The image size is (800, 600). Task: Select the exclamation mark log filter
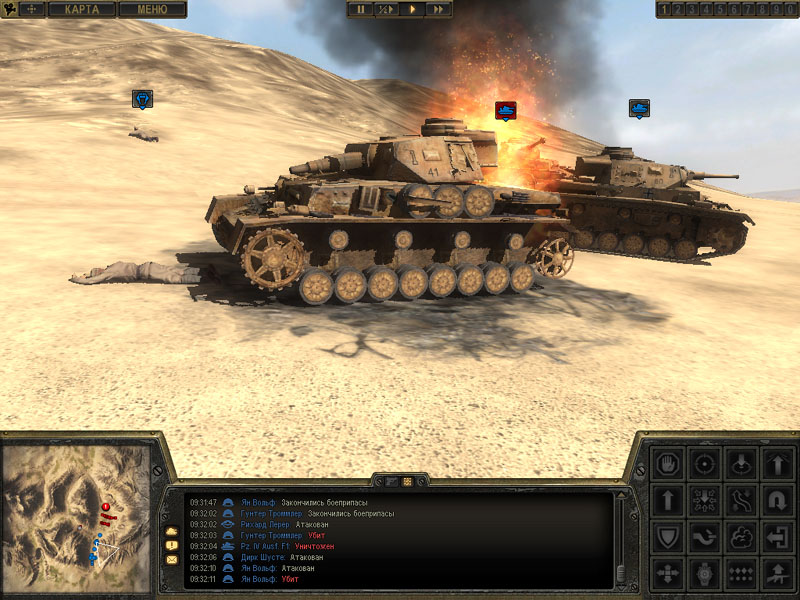click(171, 544)
